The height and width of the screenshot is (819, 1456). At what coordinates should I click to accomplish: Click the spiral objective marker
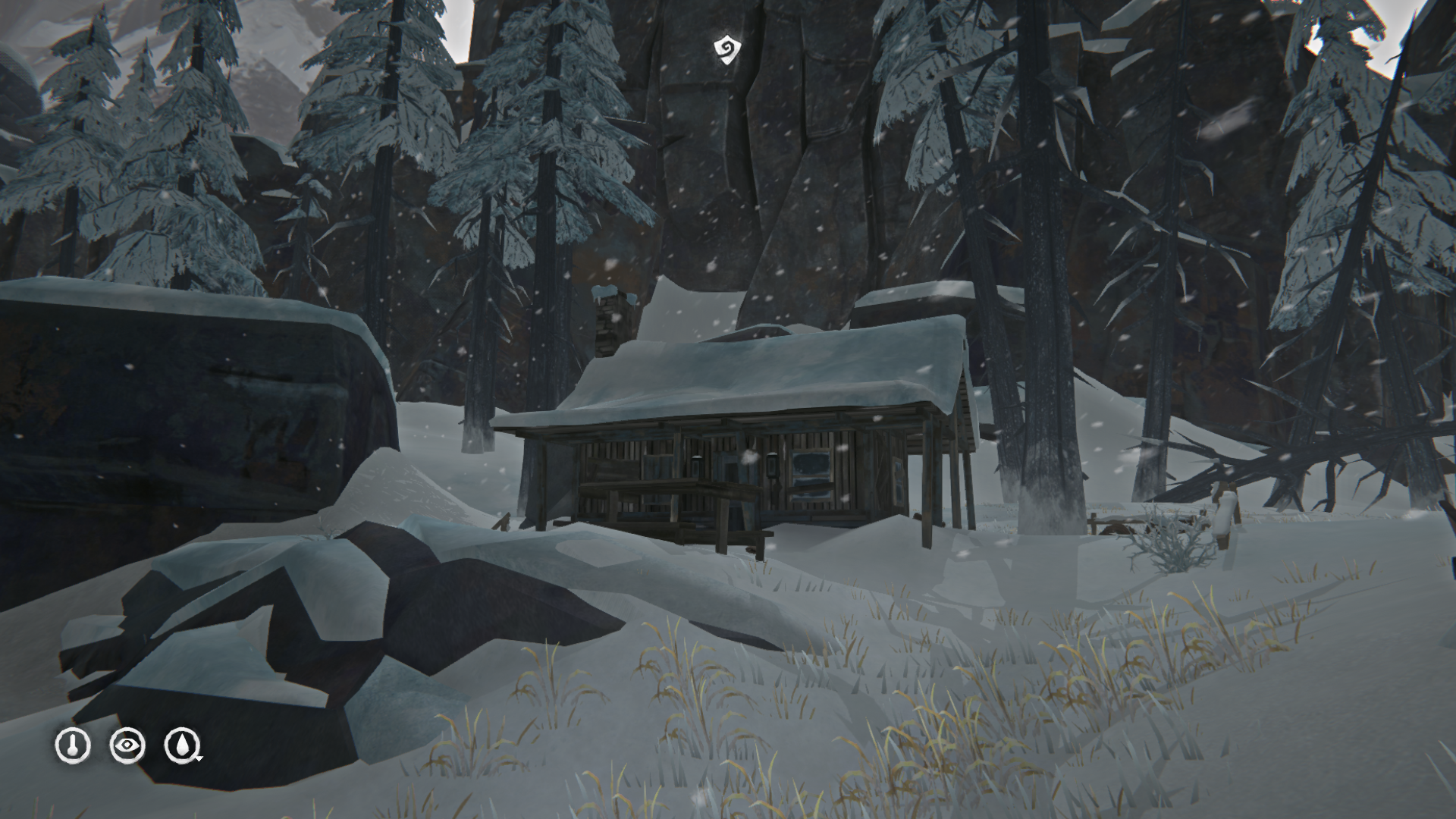tap(726, 49)
